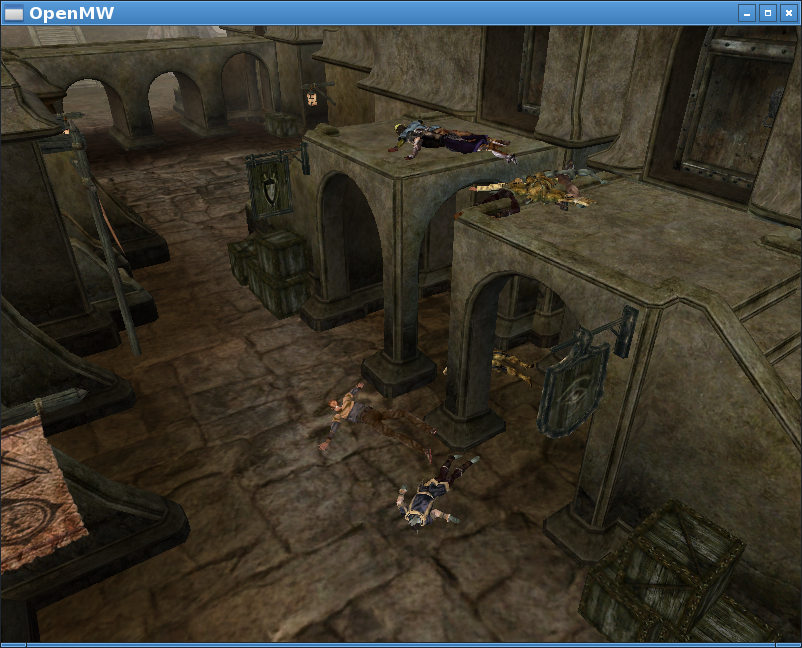
Task: Maximize the OpenMW window
Action: tap(767, 13)
